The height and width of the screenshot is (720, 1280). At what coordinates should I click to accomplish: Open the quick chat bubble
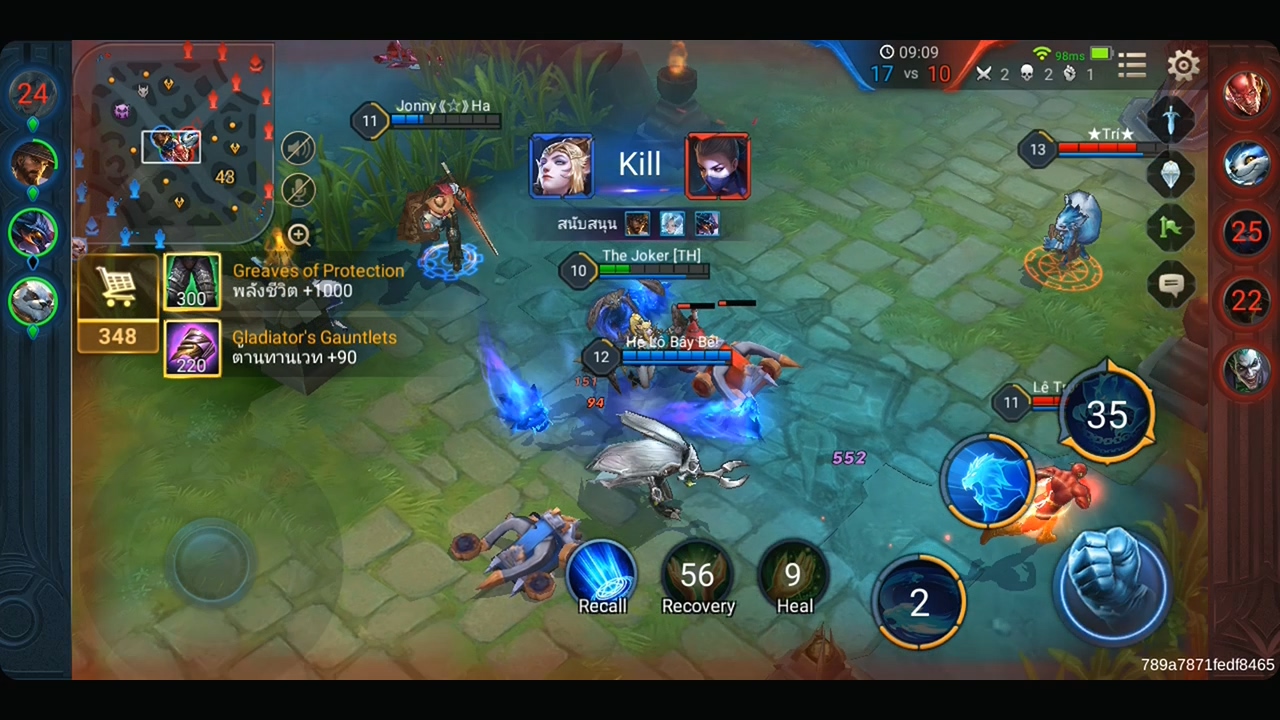[1171, 285]
